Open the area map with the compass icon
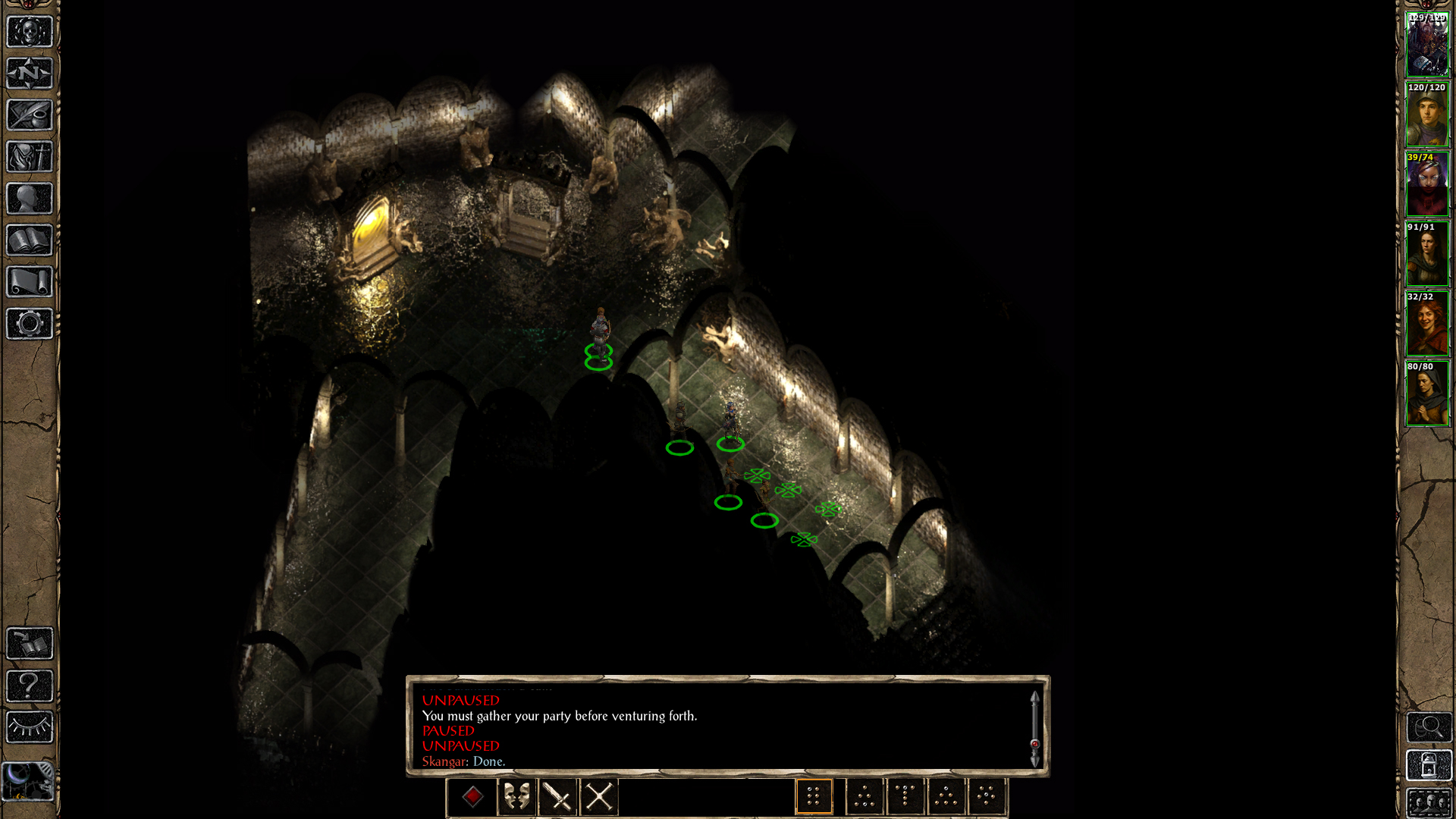Viewport: 1456px width, 819px height. coord(30,74)
